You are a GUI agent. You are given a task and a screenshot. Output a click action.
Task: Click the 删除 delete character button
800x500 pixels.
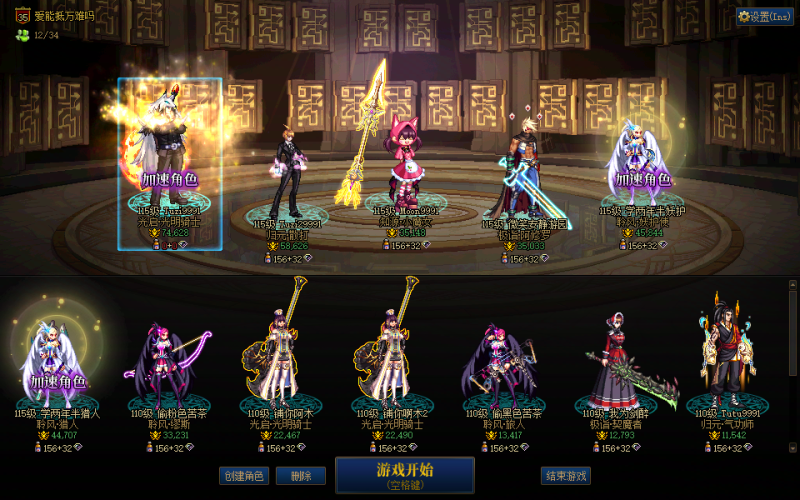click(x=294, y=476)
